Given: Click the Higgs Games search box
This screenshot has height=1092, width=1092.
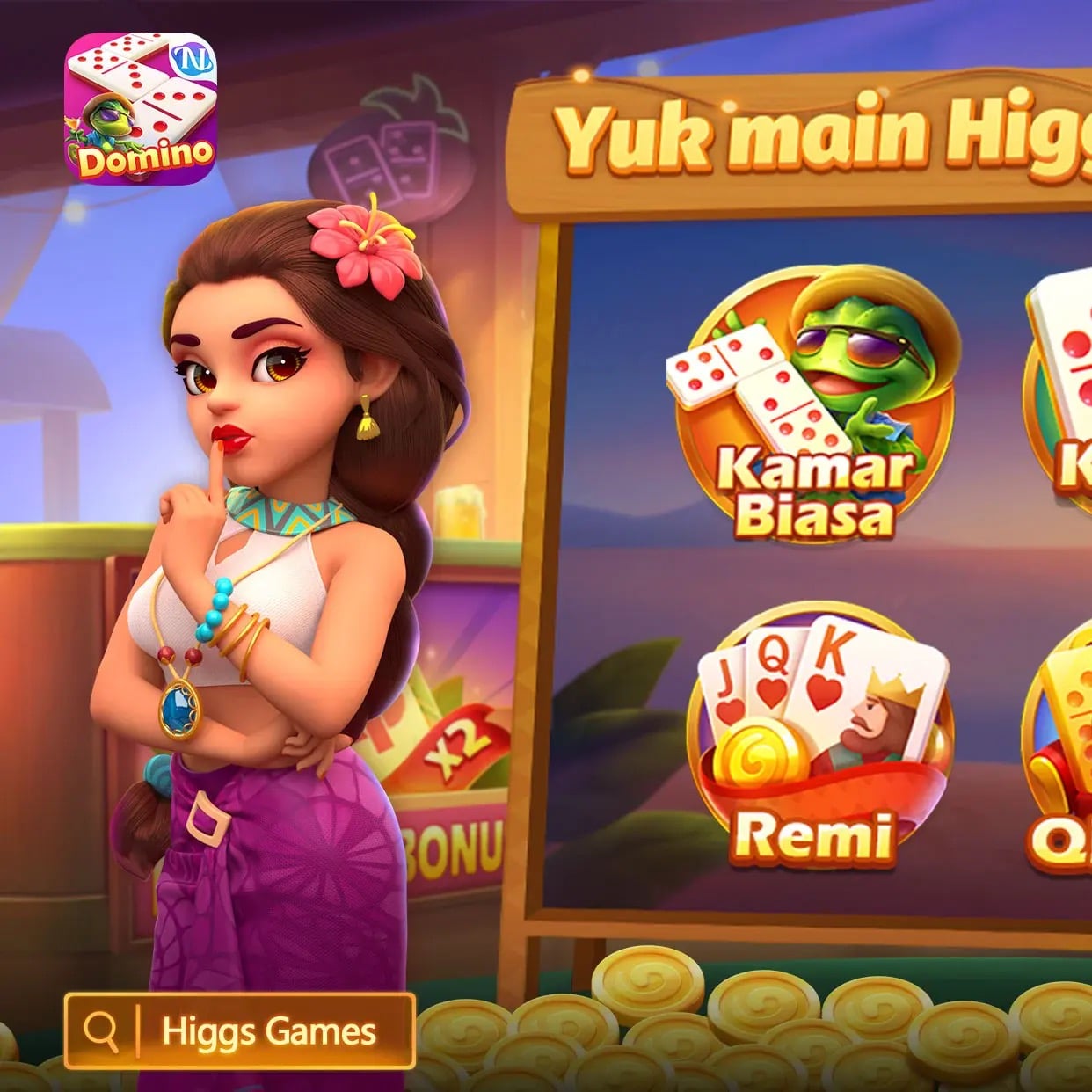Looking at the screenshot, I should coord(239,1030).
